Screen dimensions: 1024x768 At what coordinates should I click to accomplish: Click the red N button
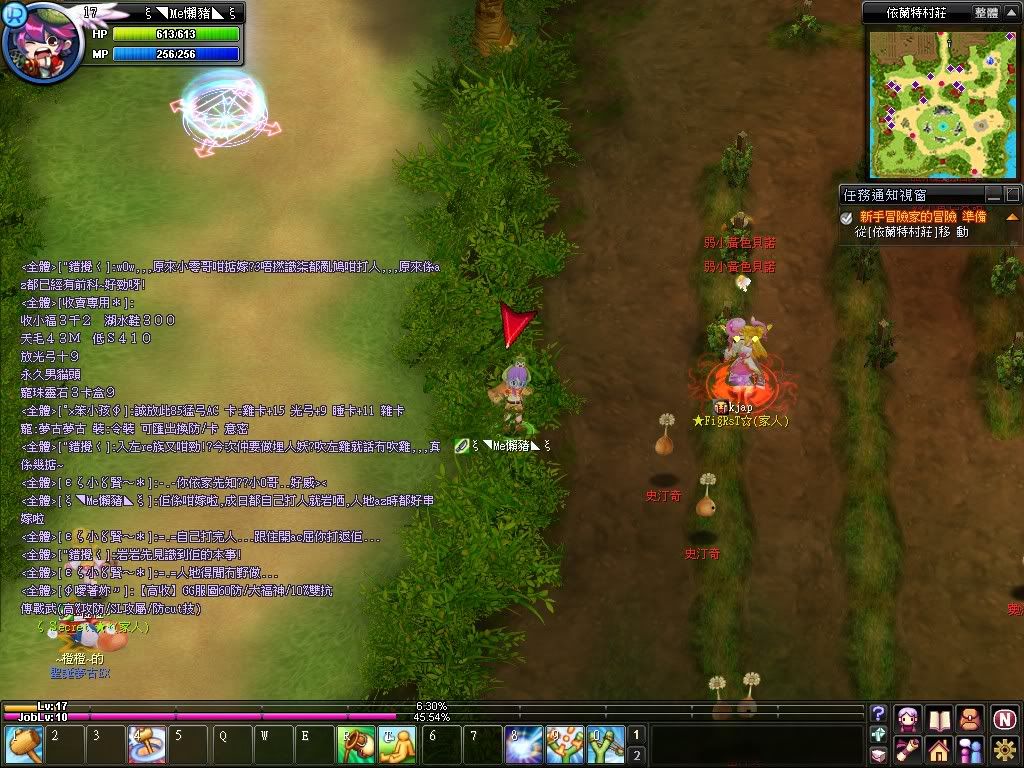[x=1004, y=718]
